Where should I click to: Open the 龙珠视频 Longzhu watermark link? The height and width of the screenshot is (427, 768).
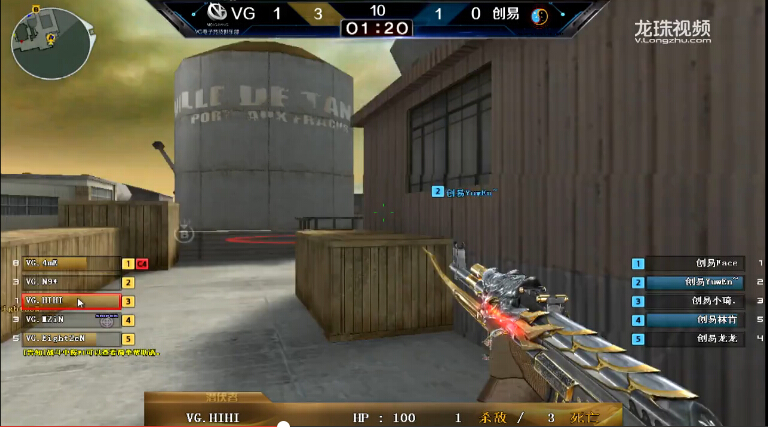tap(671, 31)
